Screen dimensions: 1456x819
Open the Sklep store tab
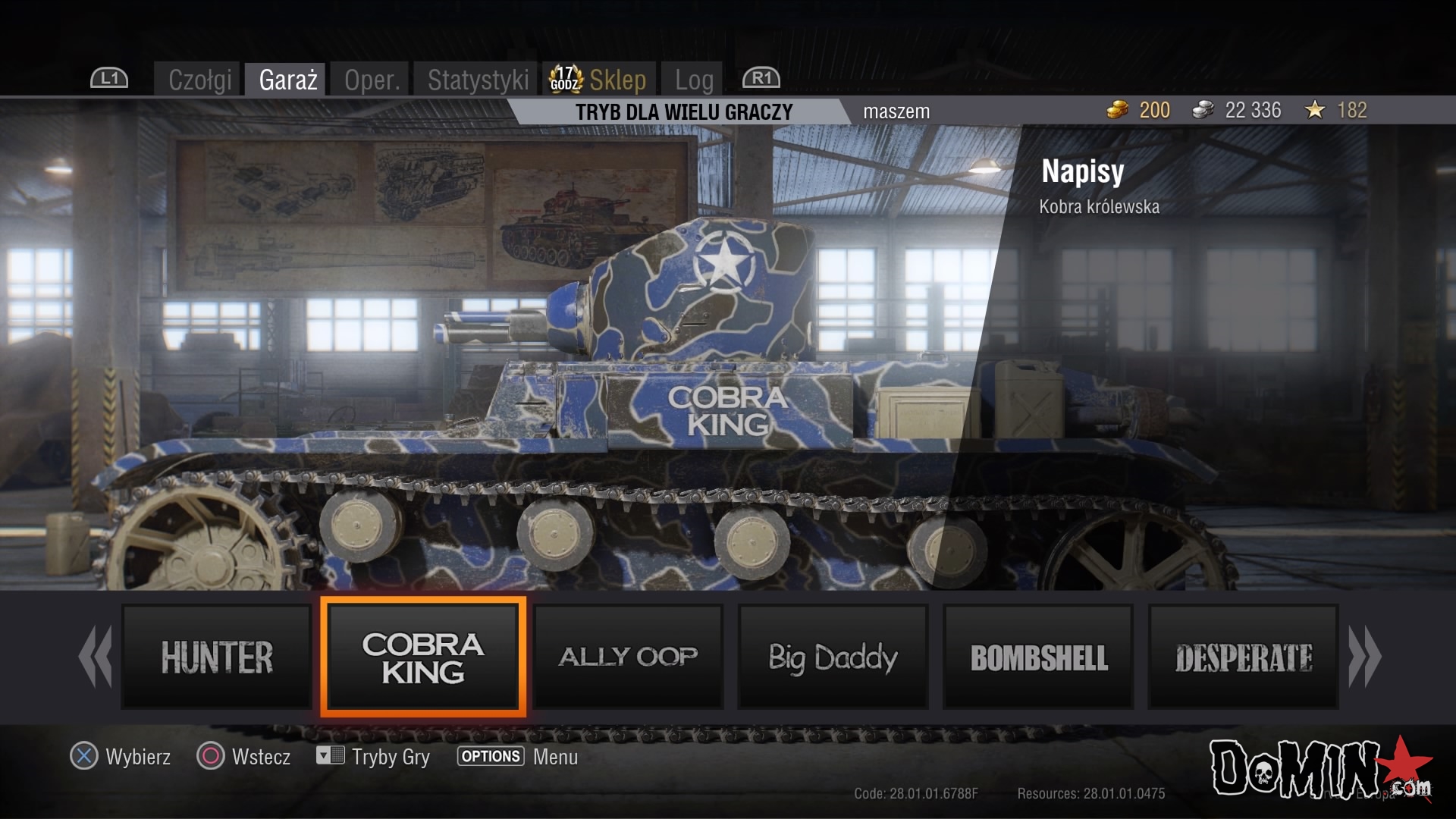click(601, 80)
